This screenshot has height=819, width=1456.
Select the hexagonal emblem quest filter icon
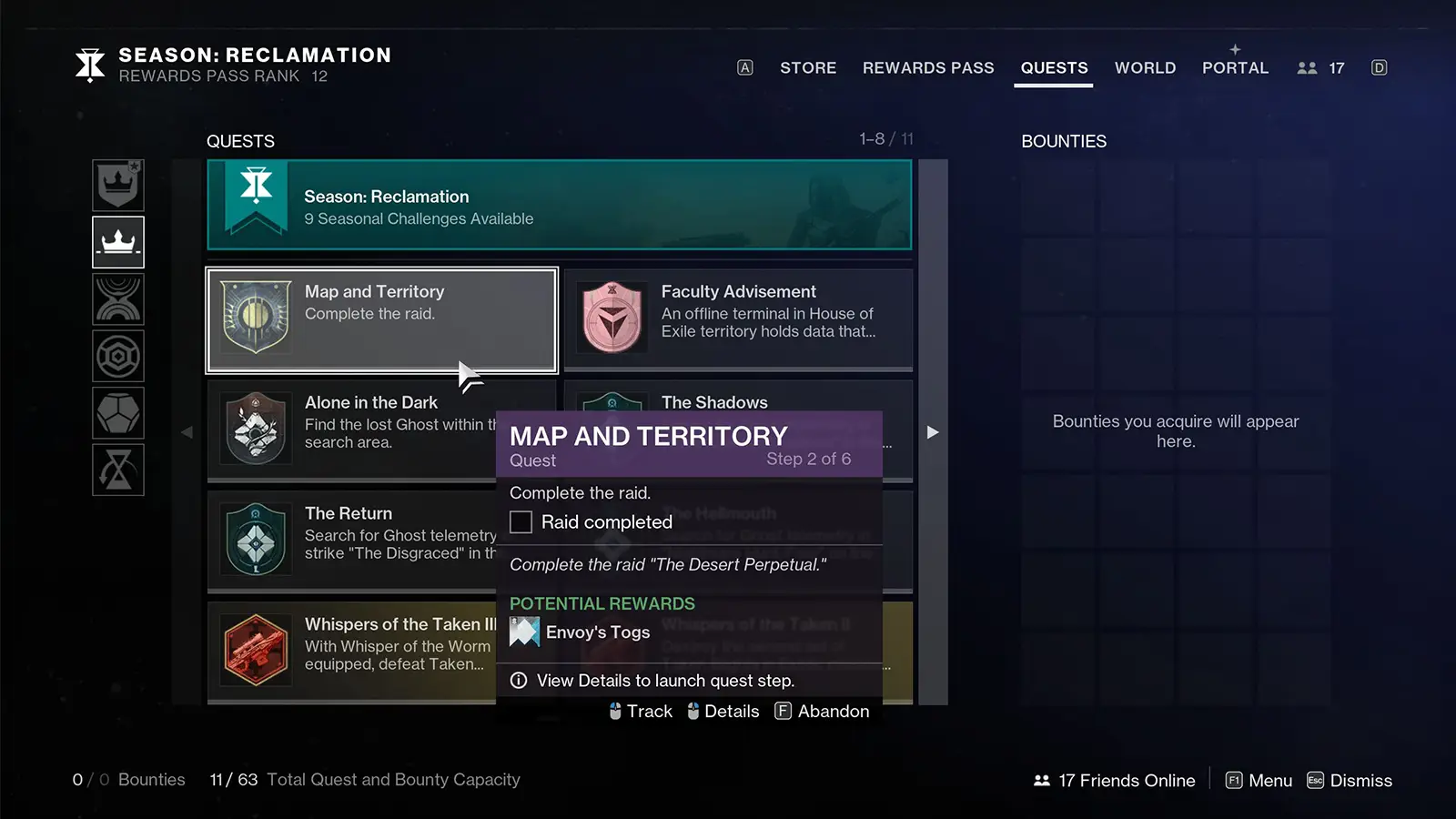pyautogui.click(x=118, y=356)
